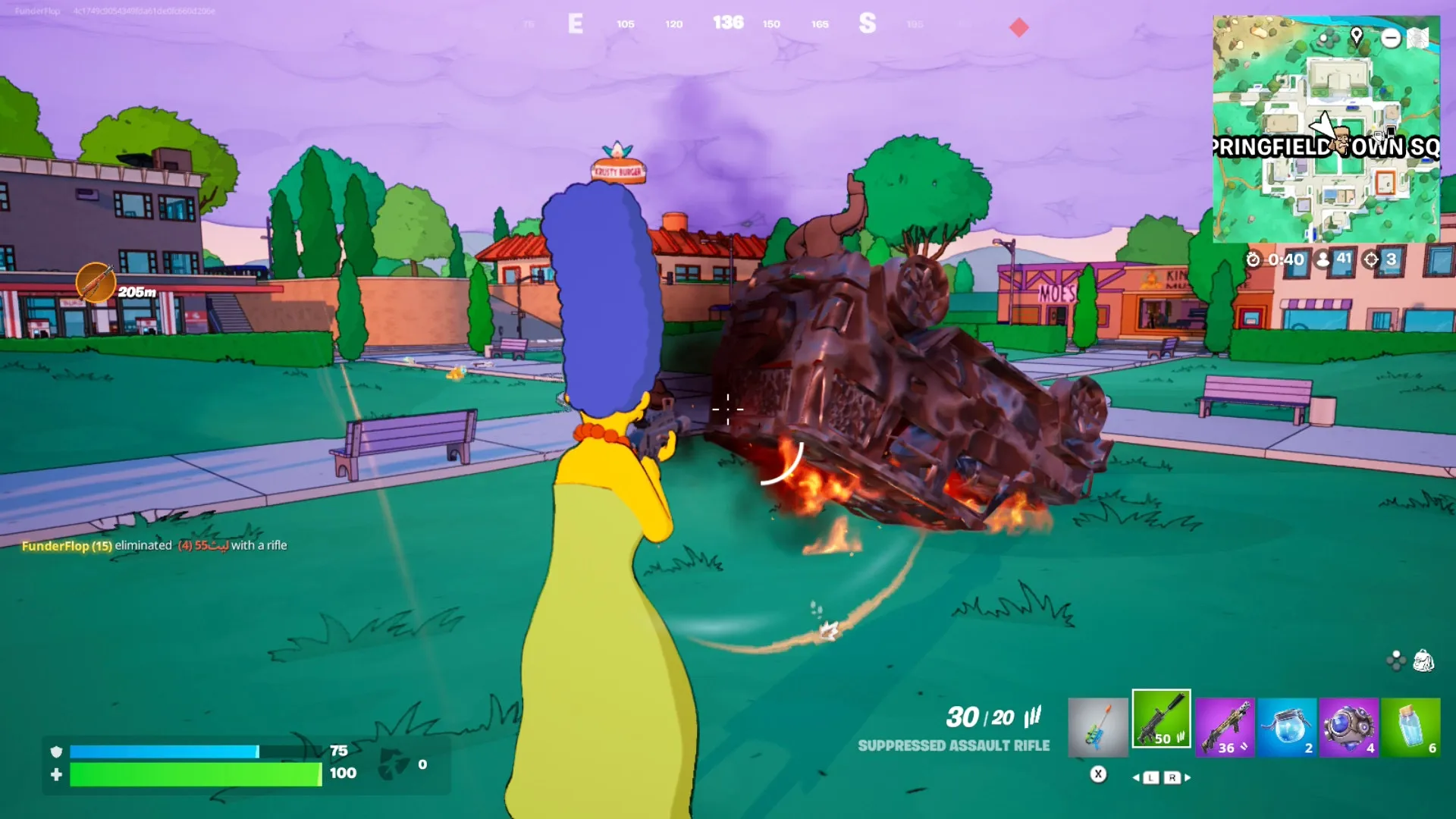Select the small shield potion slot
Screen dimensions: 1456x819
pyautogui.click(x=1410, y=727)
